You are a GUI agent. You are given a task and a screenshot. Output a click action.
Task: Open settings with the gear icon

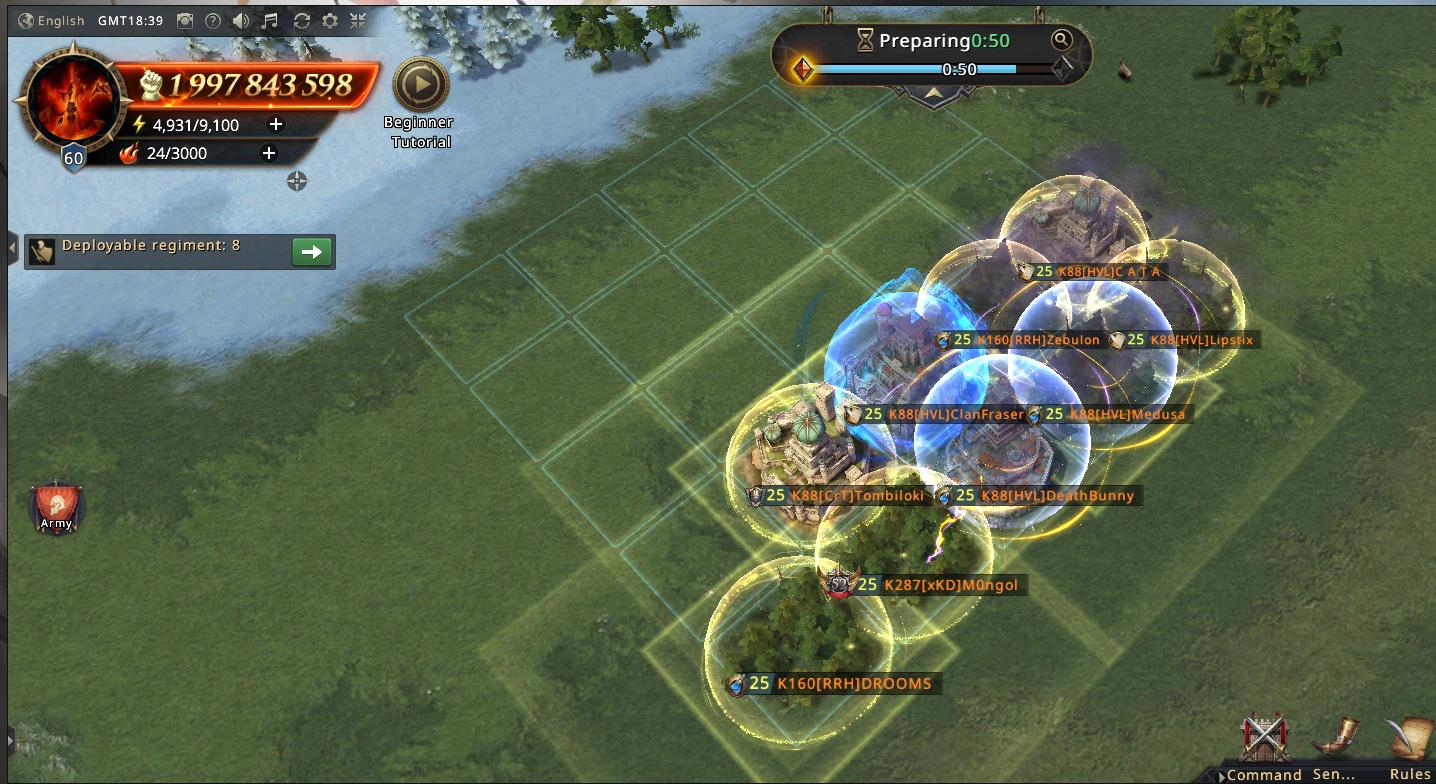[329, 21]
